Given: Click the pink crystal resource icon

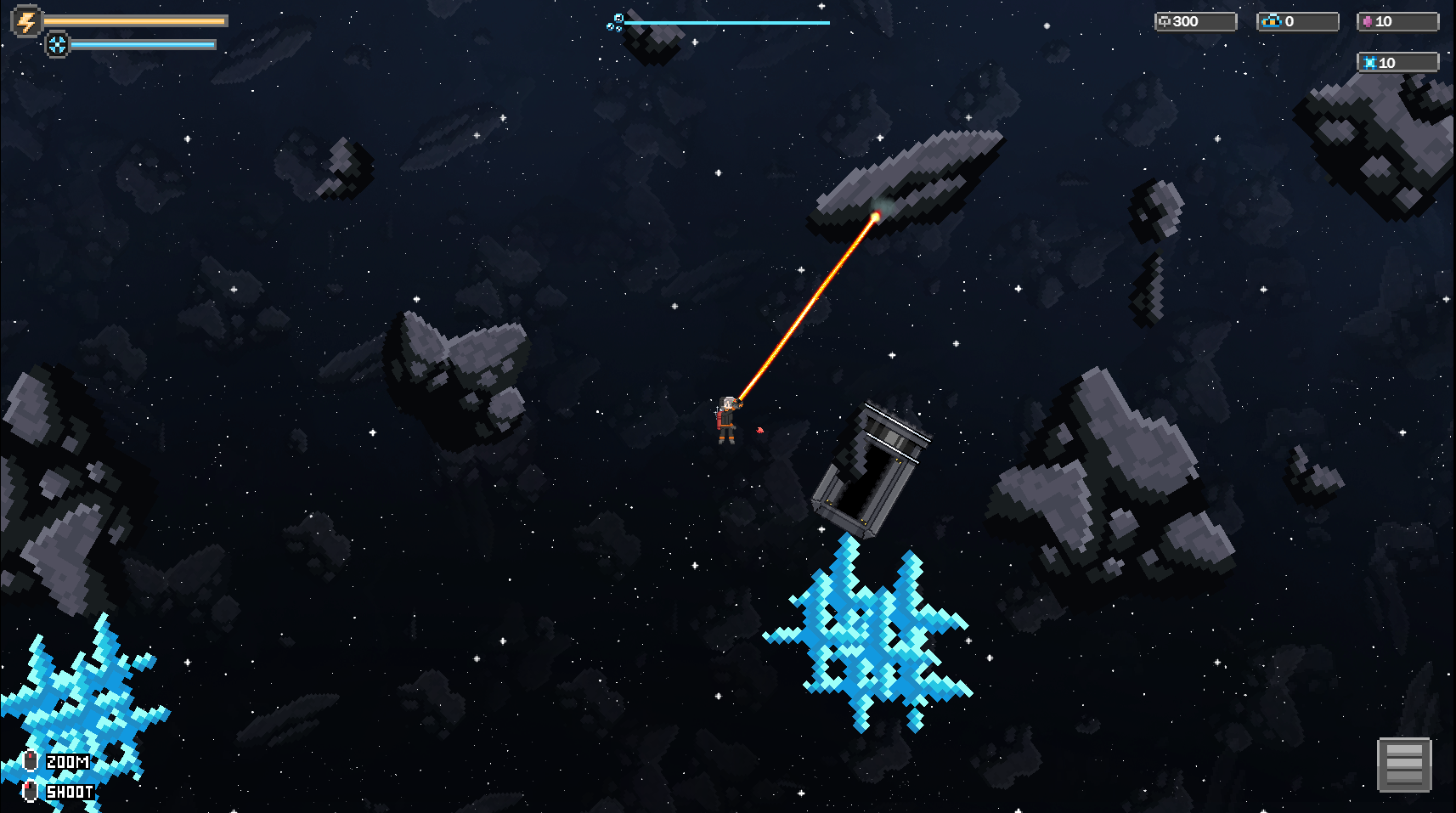Looking at the screenshot, I should (x=1369, y=20).
